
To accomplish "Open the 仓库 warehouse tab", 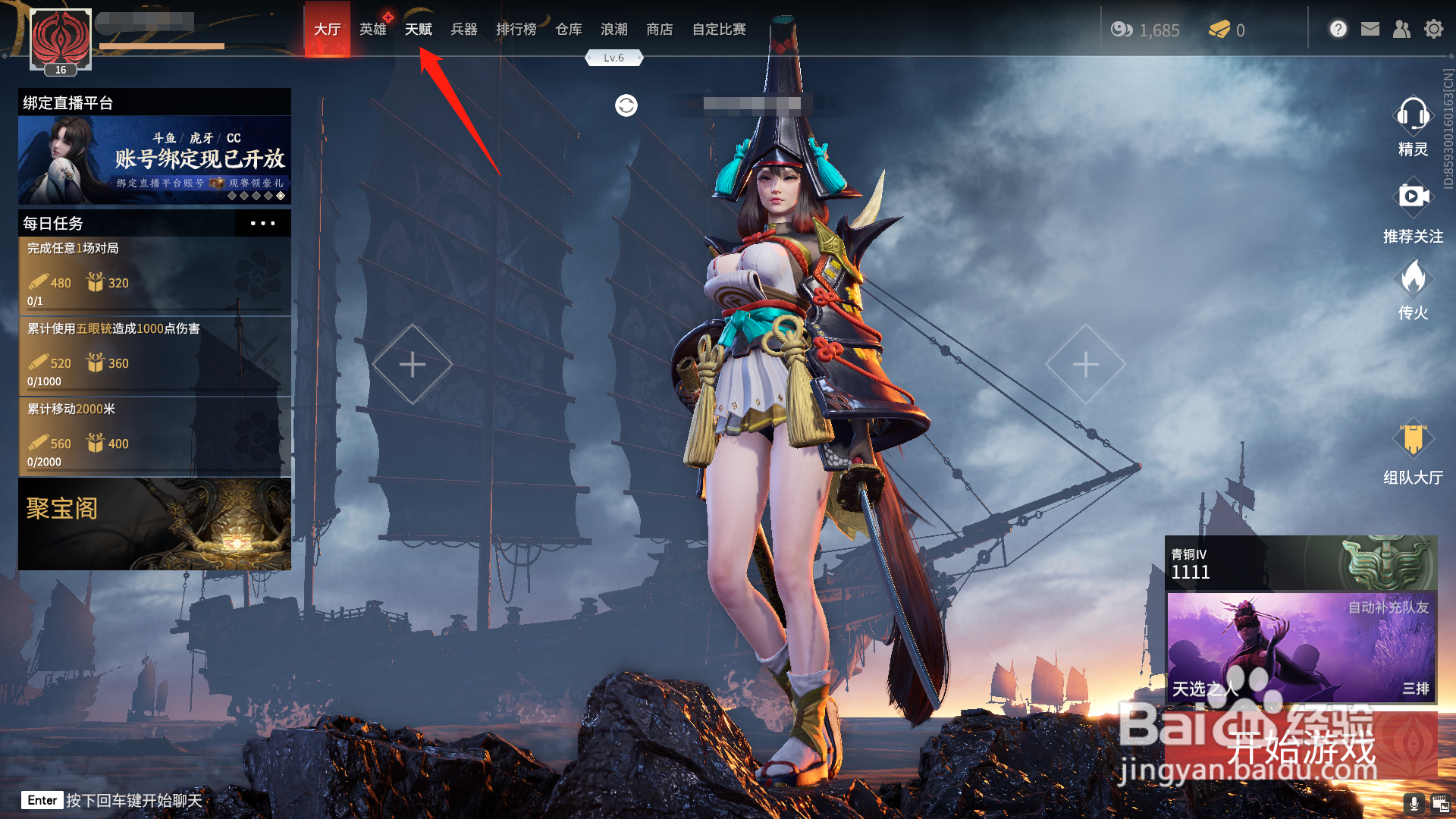I will [568, 30].
